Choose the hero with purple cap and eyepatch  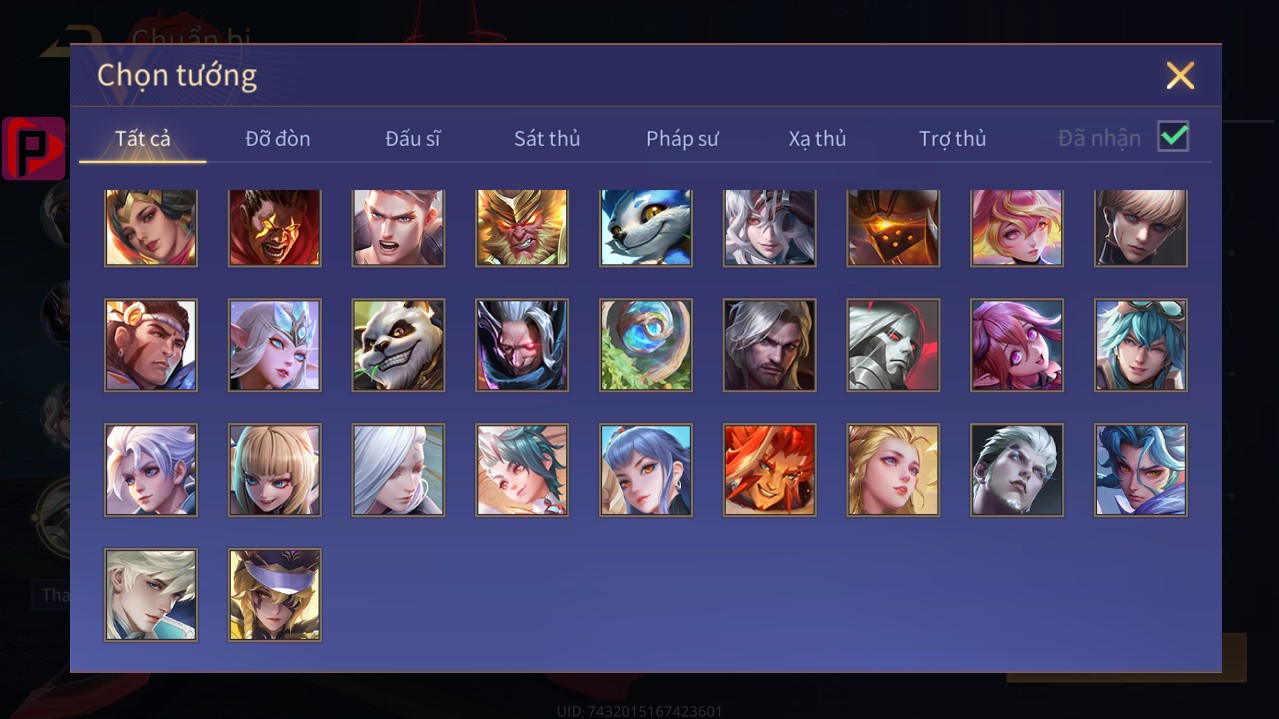(x=275, y=594)
